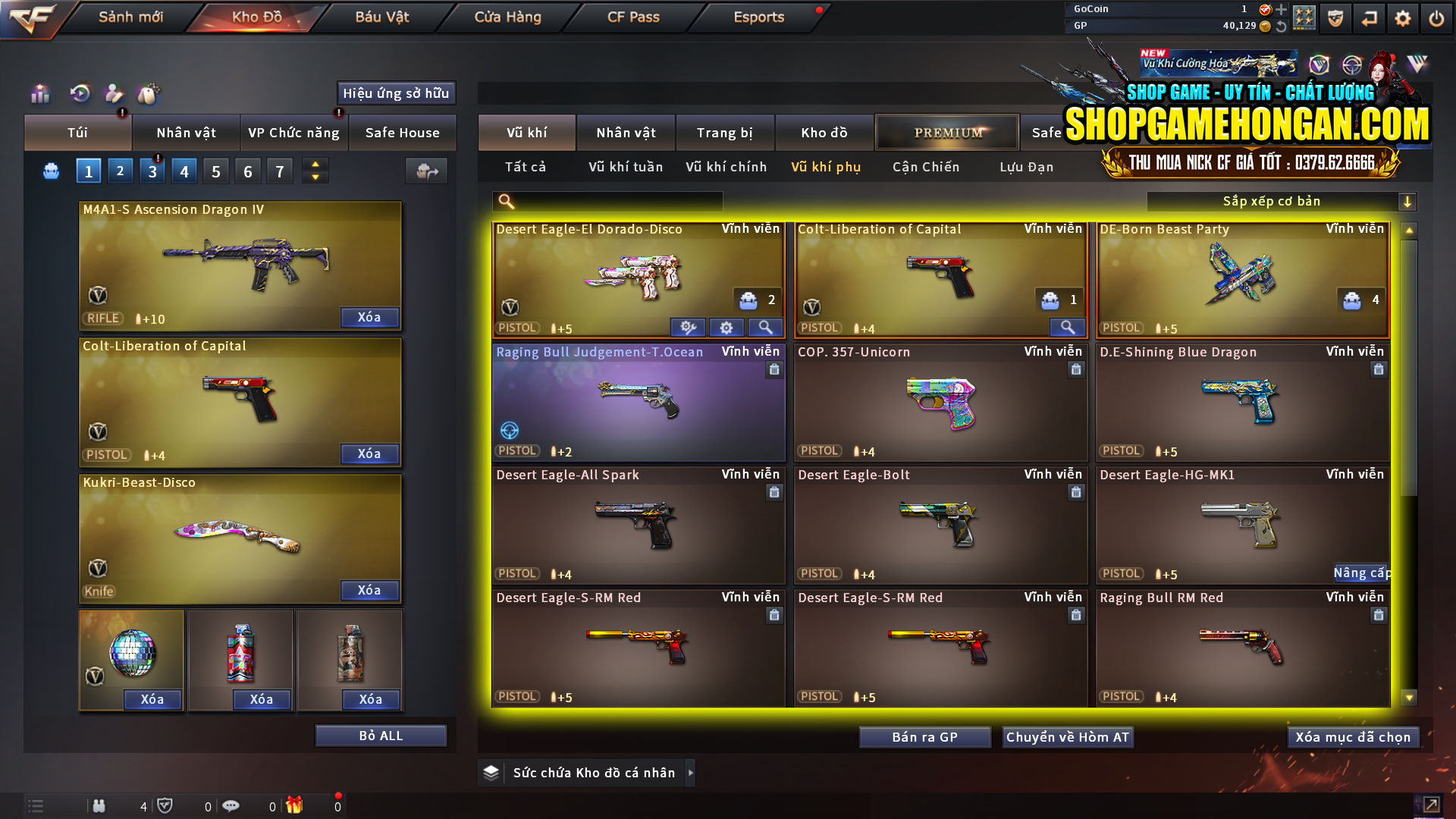Click the gear-wrench modify icon on El Dorado-Disco card
Image resolution: width=1456 pixels, height=819 pixels.
pyautogui.click(x=688, y=327)
